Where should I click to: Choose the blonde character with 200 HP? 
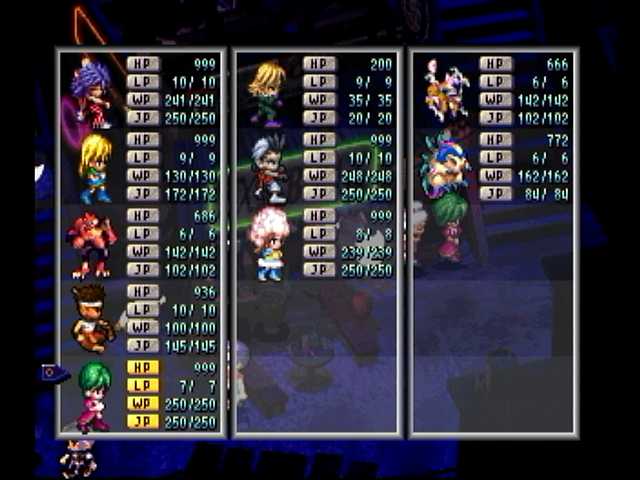[268, 92]
